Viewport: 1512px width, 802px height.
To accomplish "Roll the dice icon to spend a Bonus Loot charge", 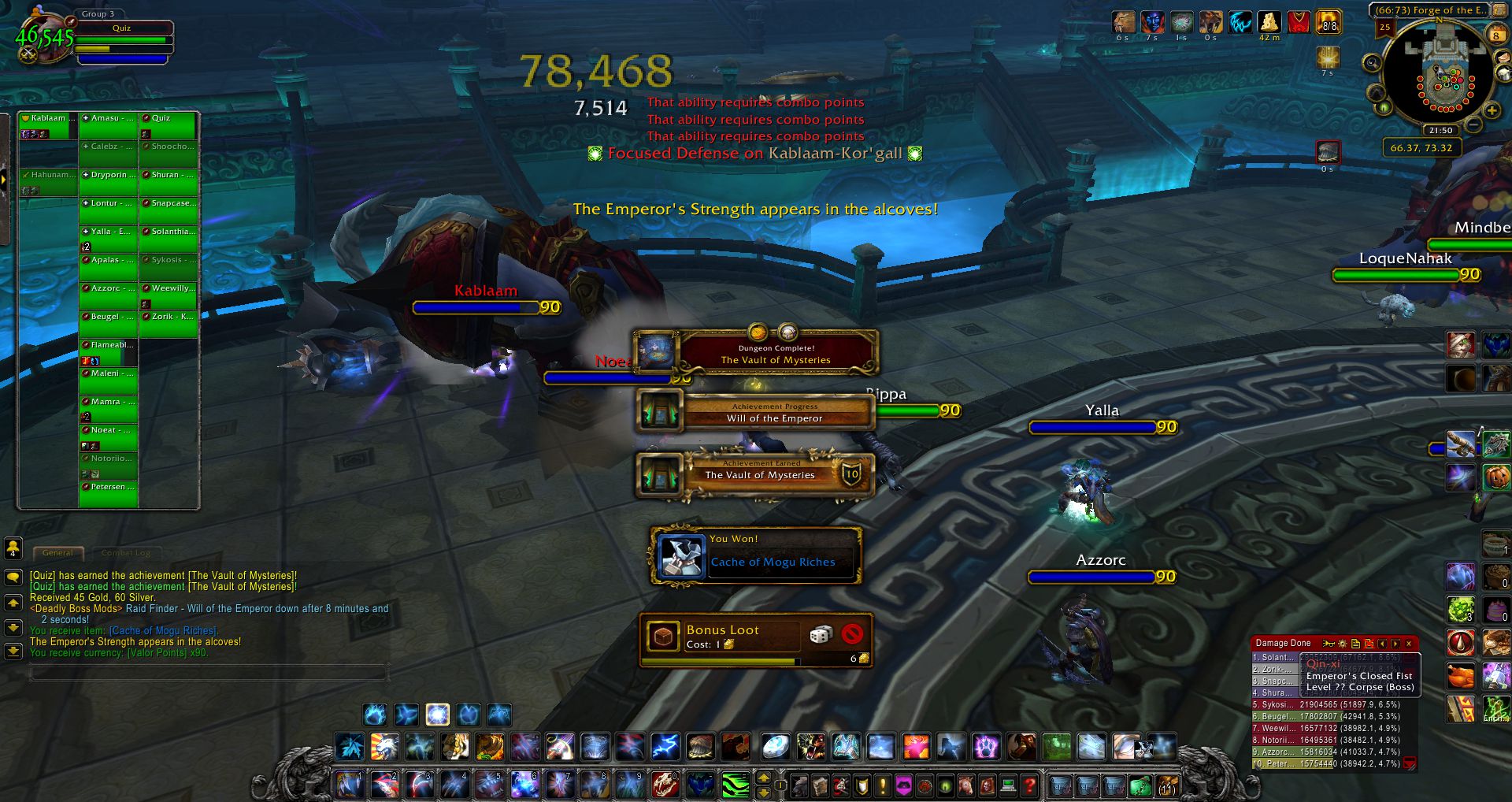I will pos(822,634).
